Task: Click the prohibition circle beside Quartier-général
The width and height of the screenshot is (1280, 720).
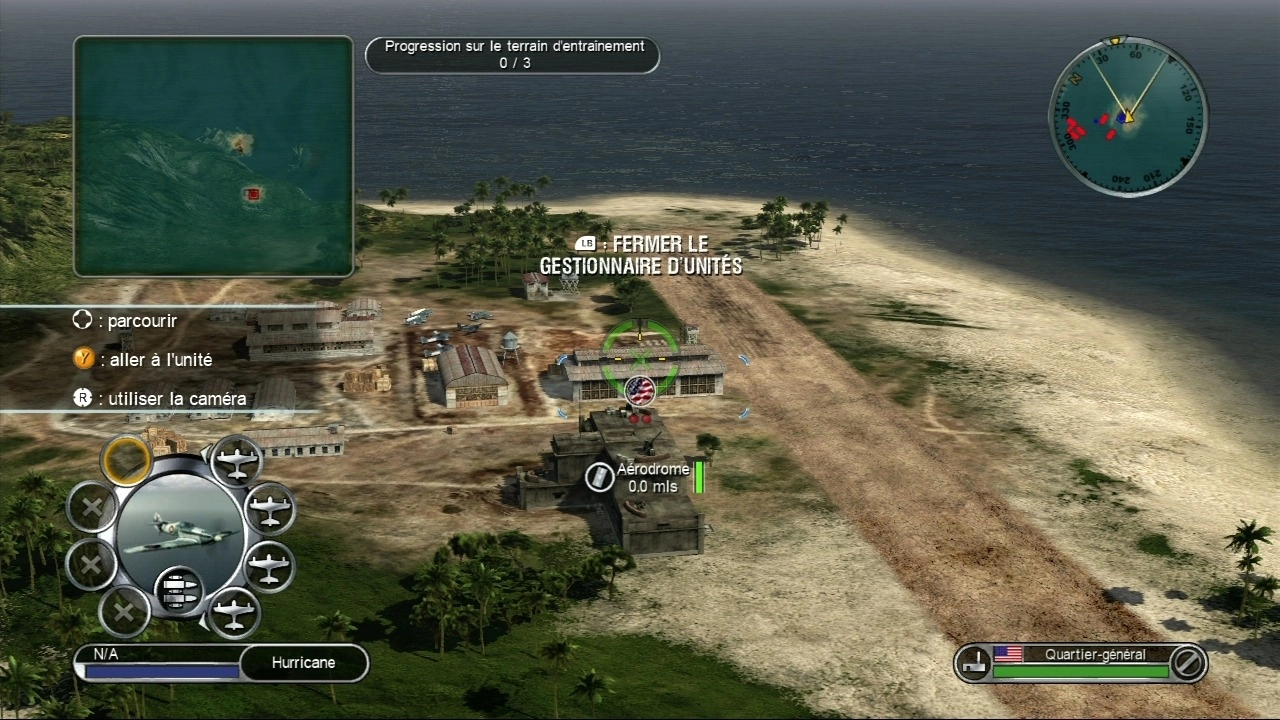Action: click(1187, 662)
